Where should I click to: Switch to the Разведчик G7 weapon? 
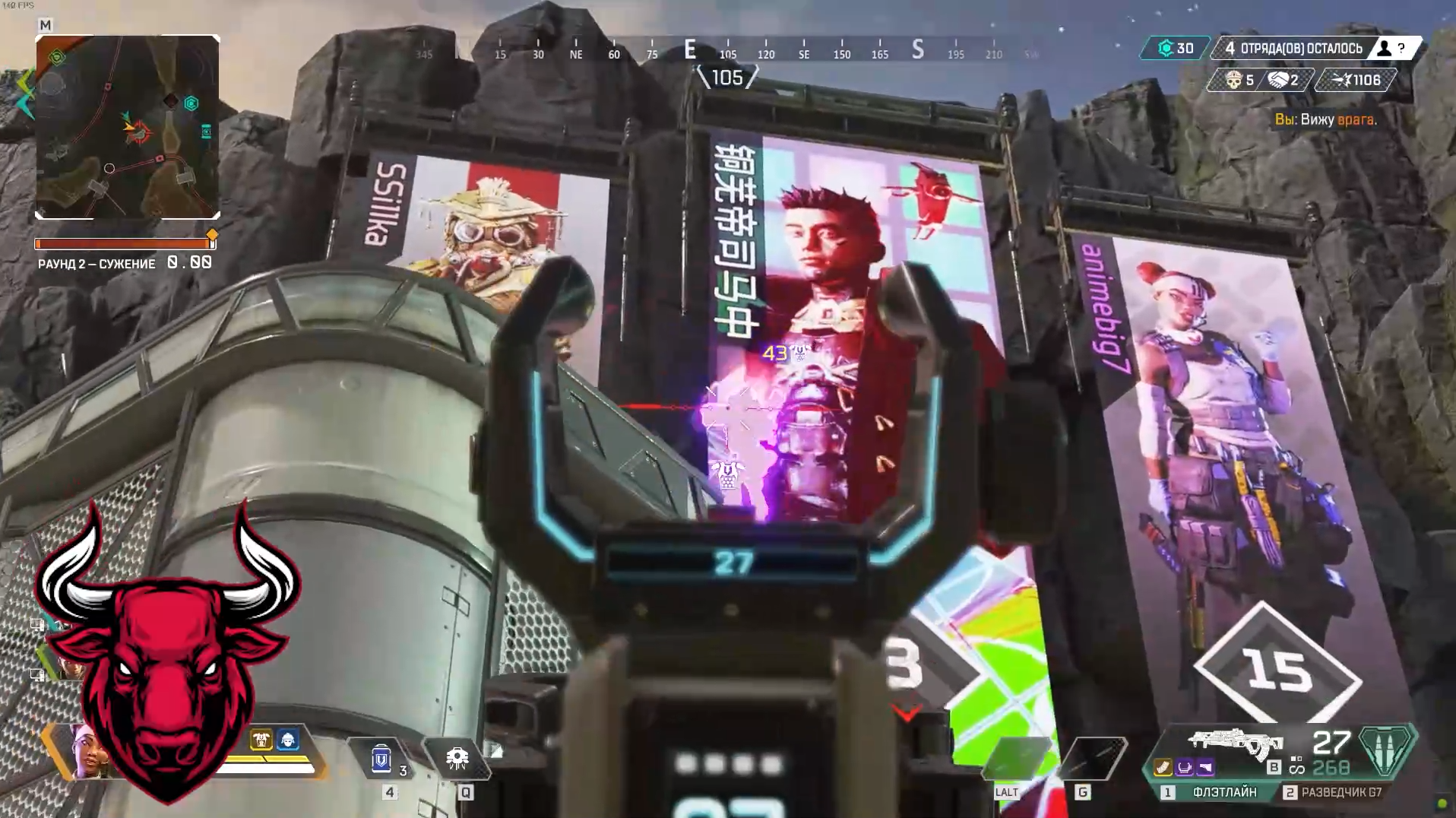(x=1334, y=792)
